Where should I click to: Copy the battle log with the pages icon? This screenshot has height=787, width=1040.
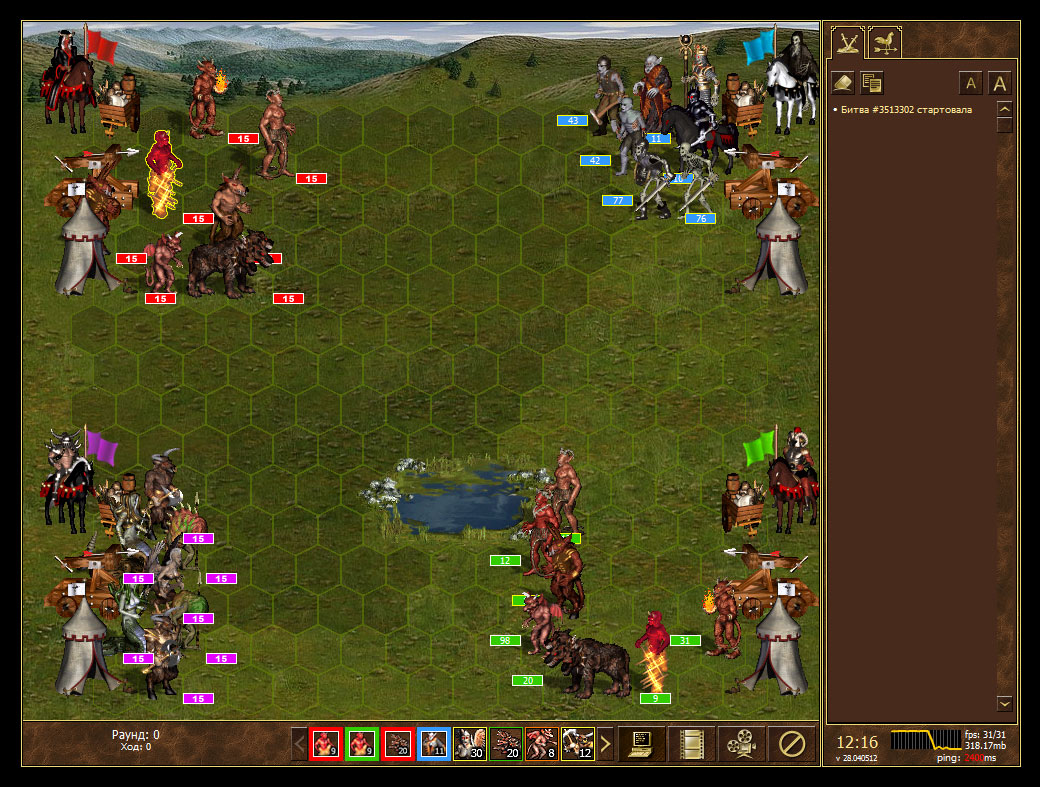[871, 83]
